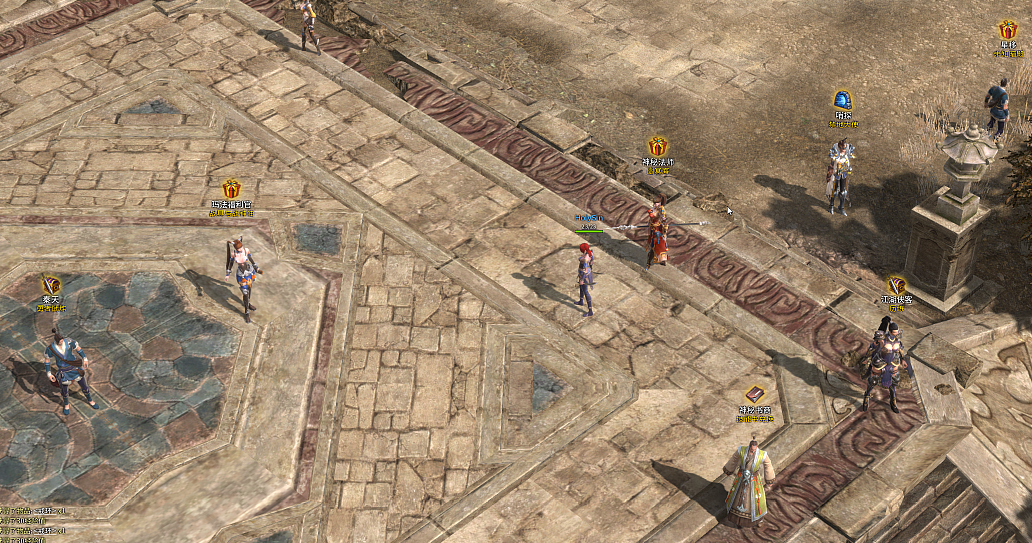The width and height of the screenshot is (1032, 543).
Task: Click the gift icon above 神秘法师
Action: (657, 146)
